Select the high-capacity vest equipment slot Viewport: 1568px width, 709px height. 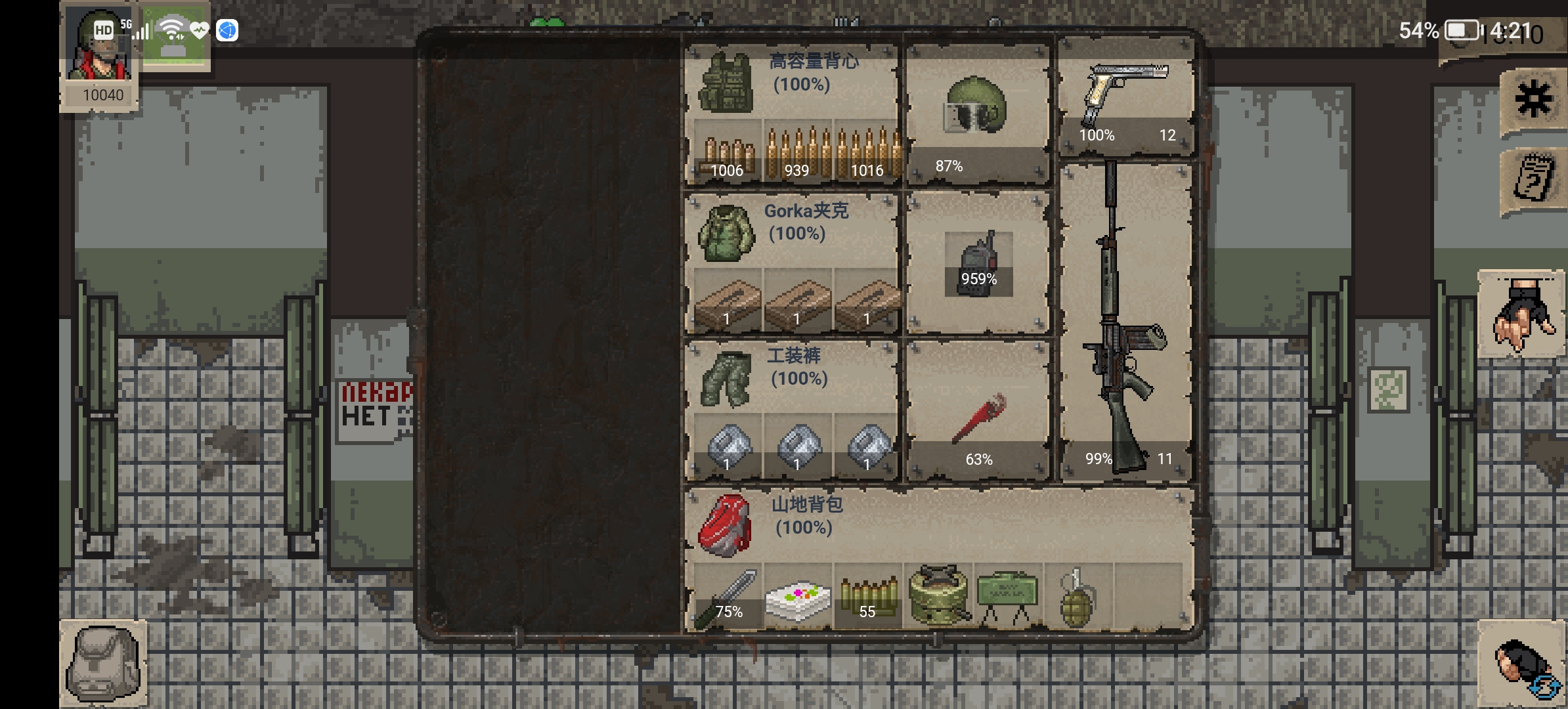(726, 83)
